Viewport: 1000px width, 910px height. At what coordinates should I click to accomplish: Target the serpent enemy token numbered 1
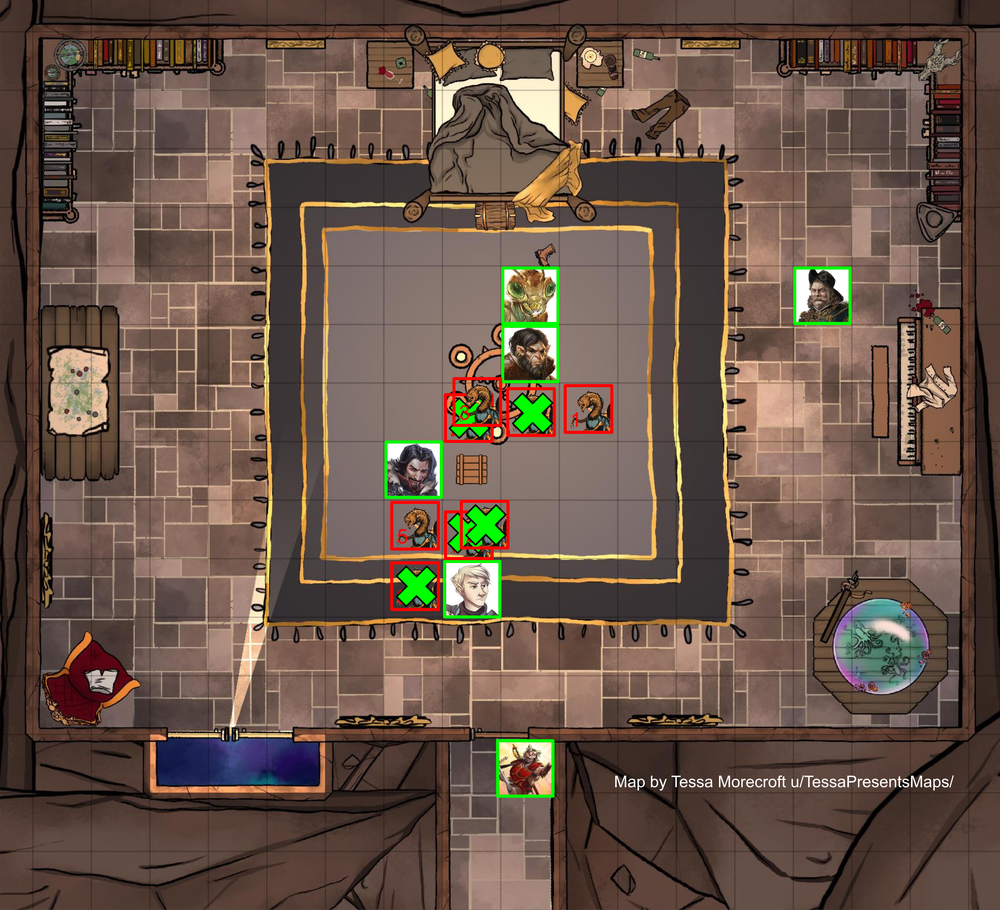click(x=588, y=409)
